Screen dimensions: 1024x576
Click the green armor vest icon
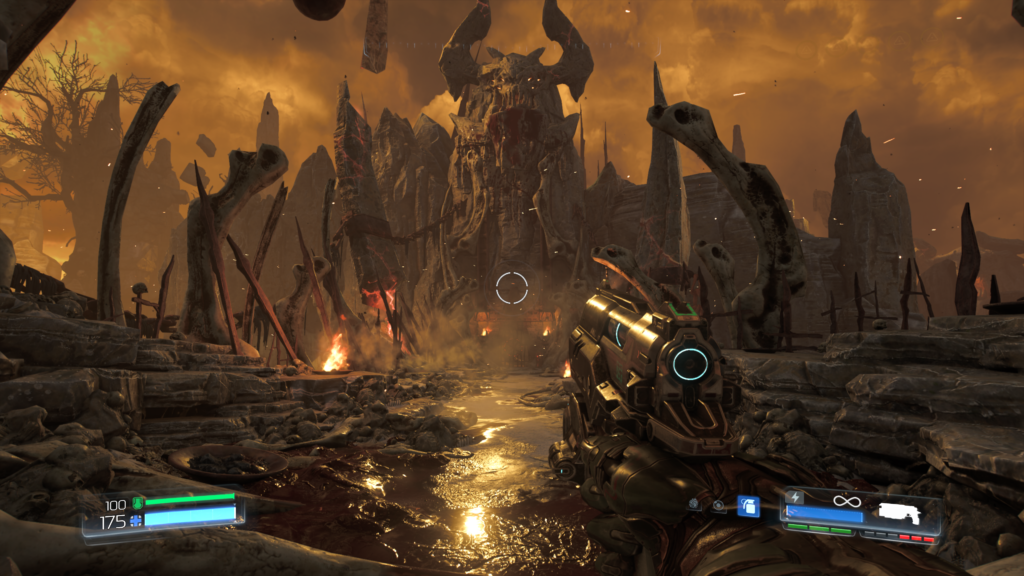(x=138, y=502)
